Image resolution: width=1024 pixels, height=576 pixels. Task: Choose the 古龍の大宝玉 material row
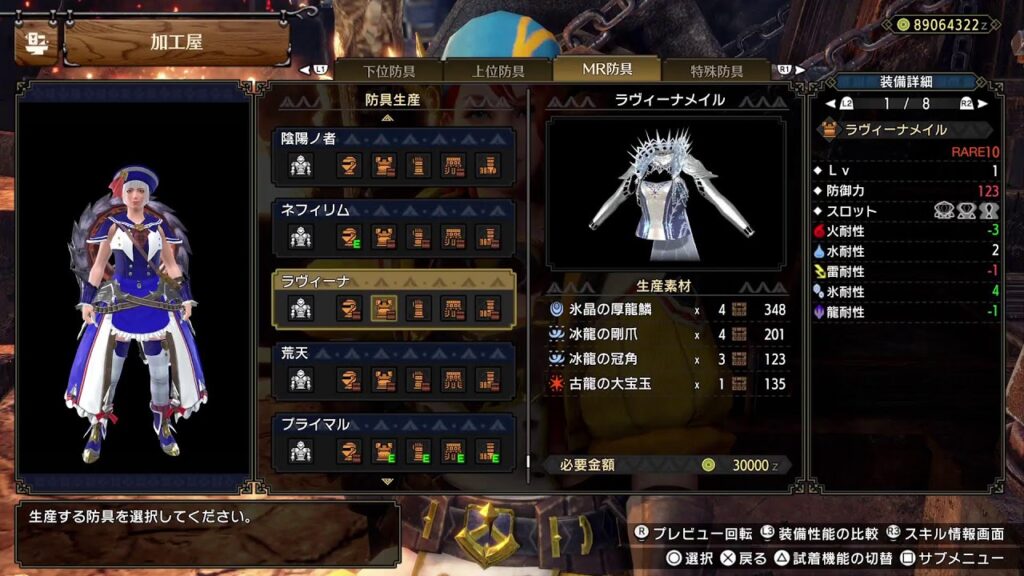coord(666,383)
